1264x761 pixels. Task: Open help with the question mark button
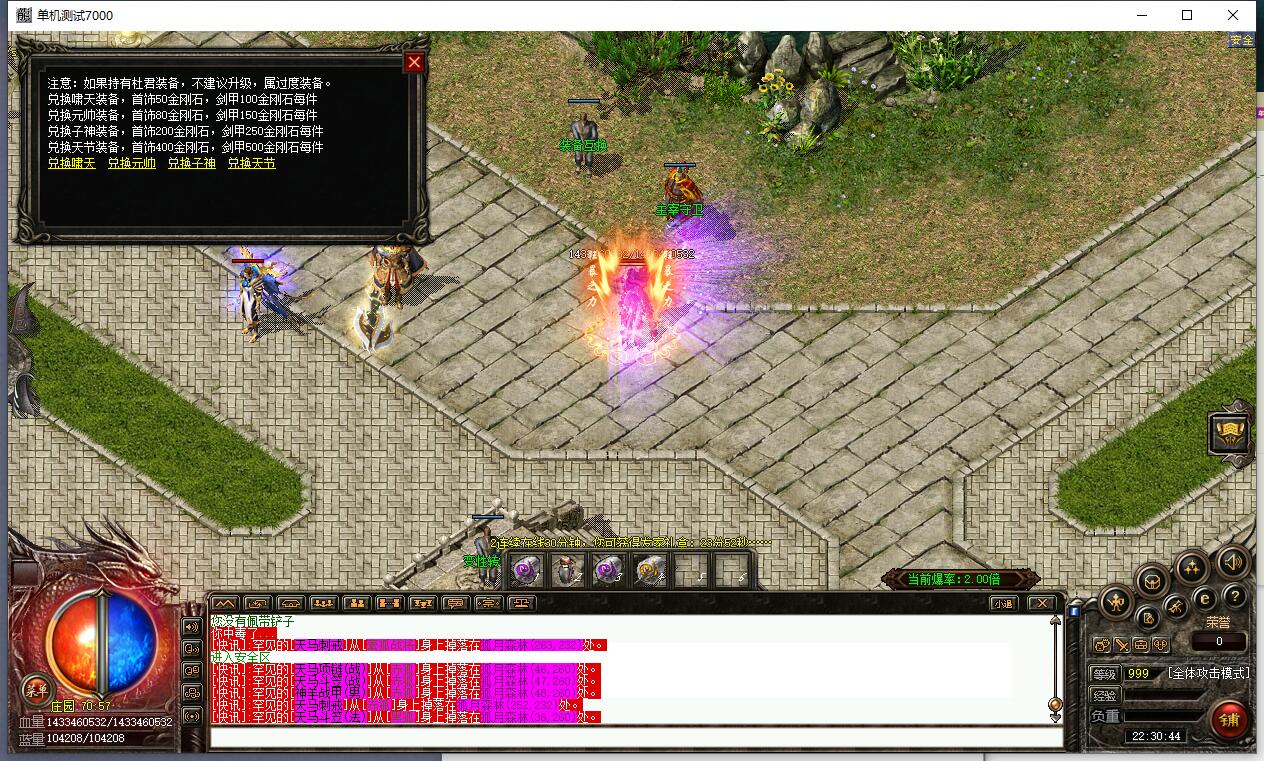pos(1235,597)
